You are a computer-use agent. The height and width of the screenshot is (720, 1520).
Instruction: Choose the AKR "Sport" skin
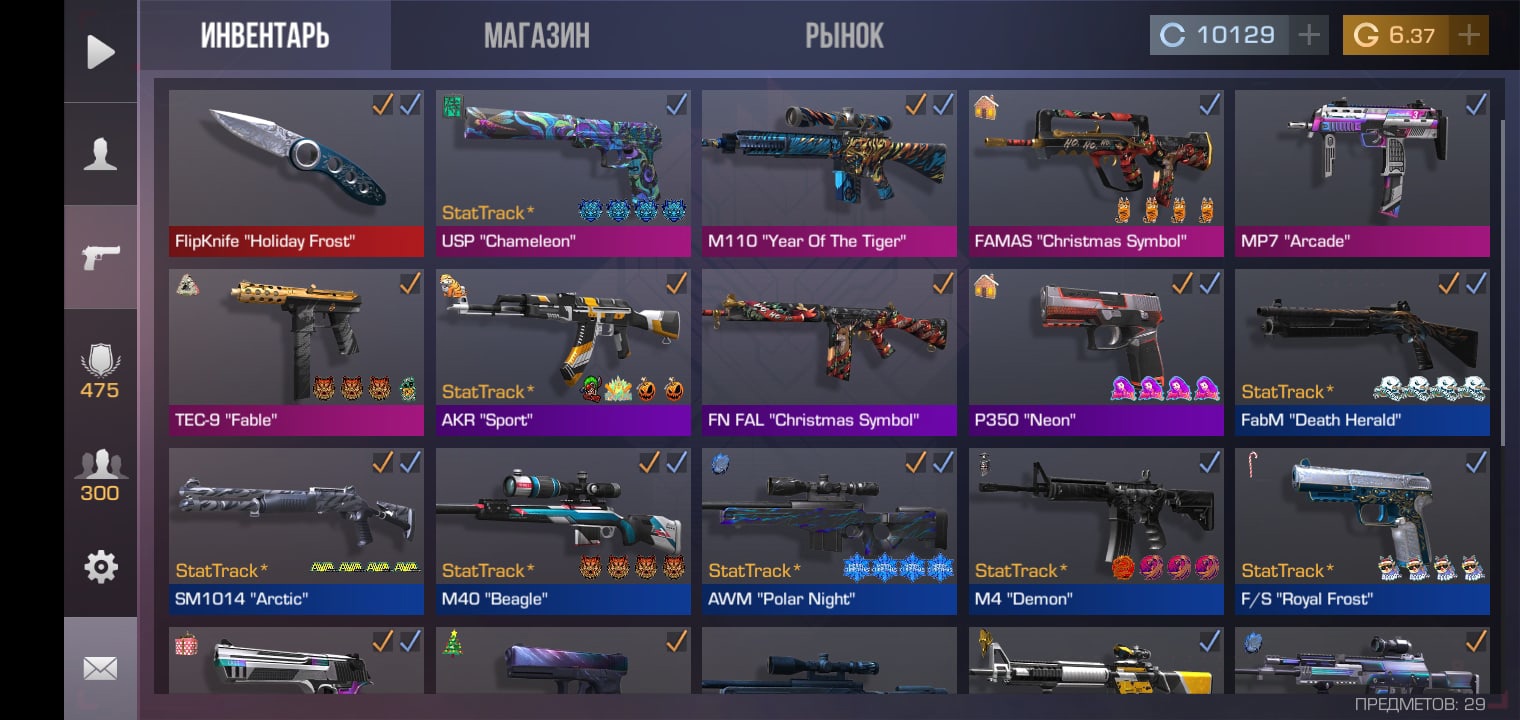[563, 352]
